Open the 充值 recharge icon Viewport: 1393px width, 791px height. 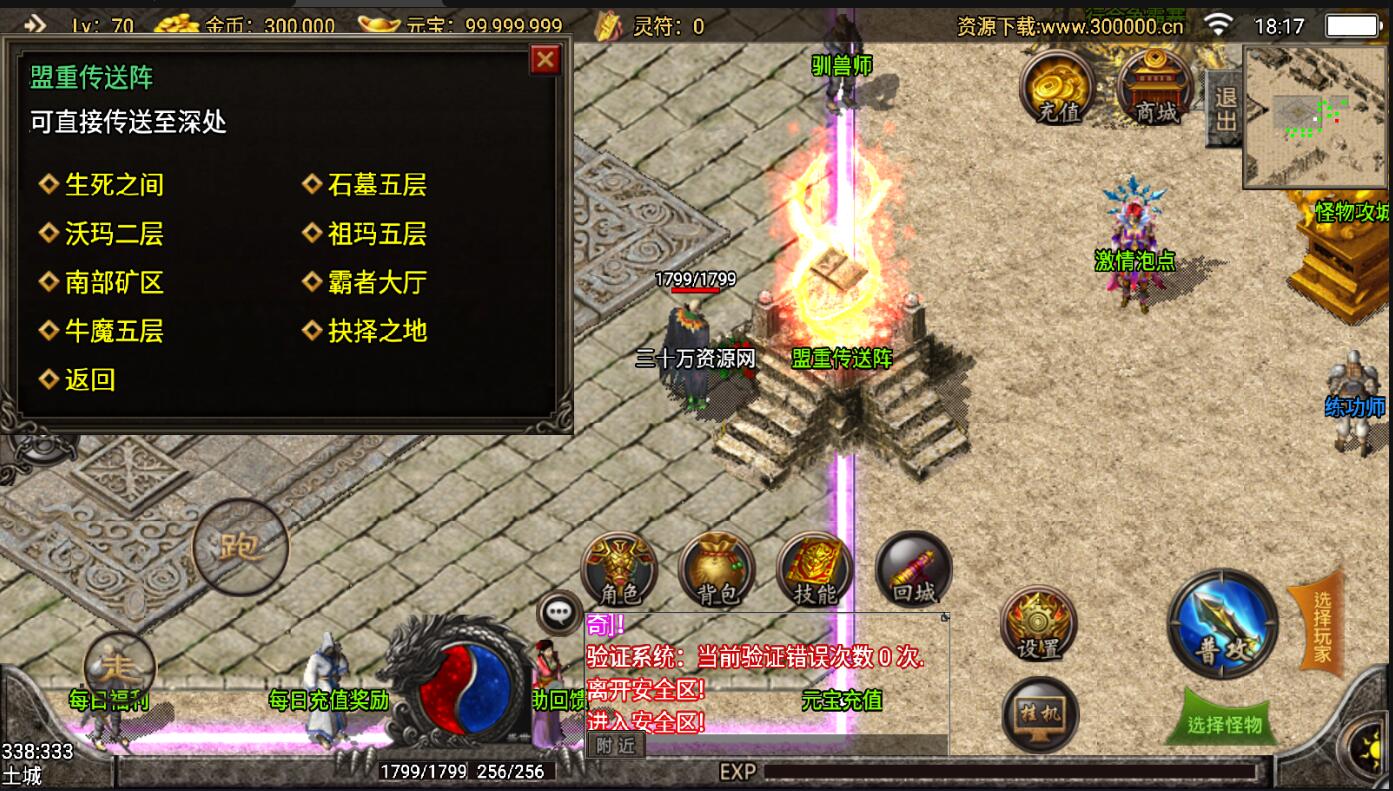(1058, 86)
